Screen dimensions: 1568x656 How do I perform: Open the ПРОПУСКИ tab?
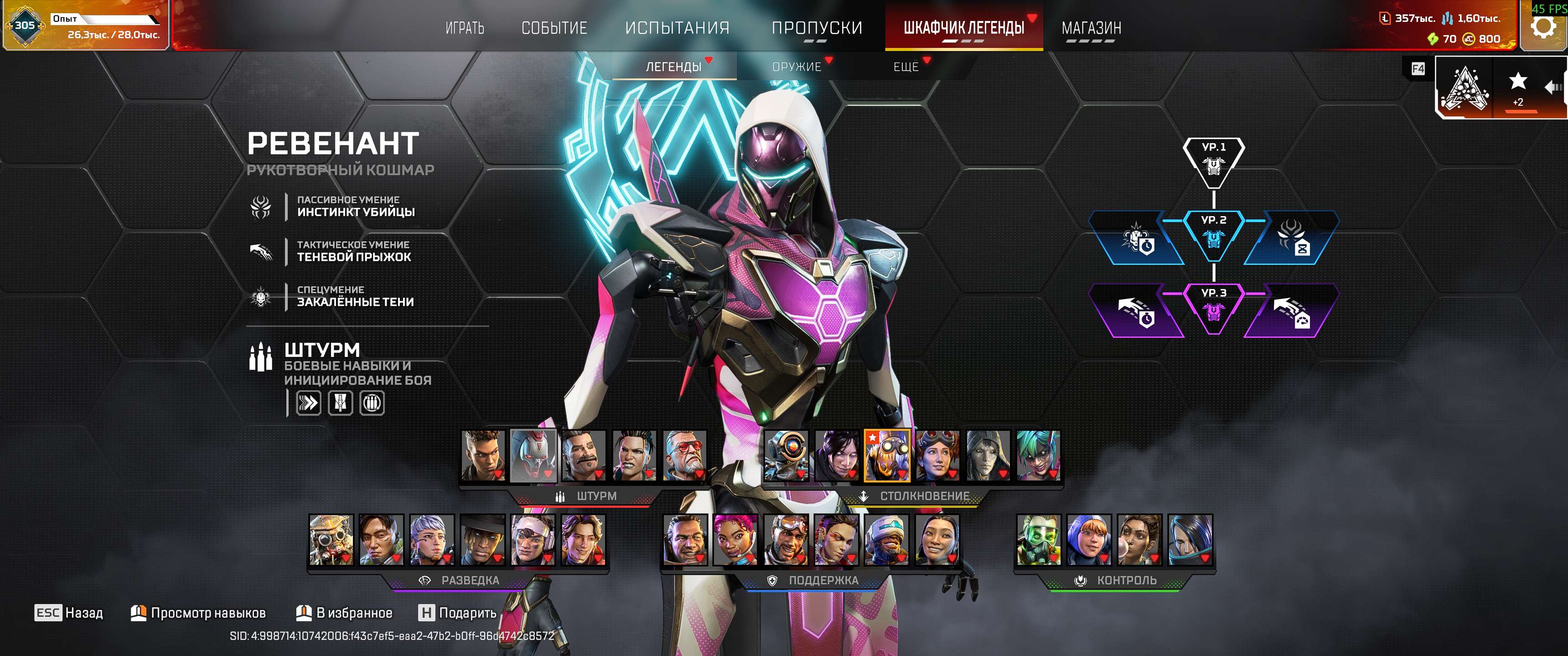point(816,28)
